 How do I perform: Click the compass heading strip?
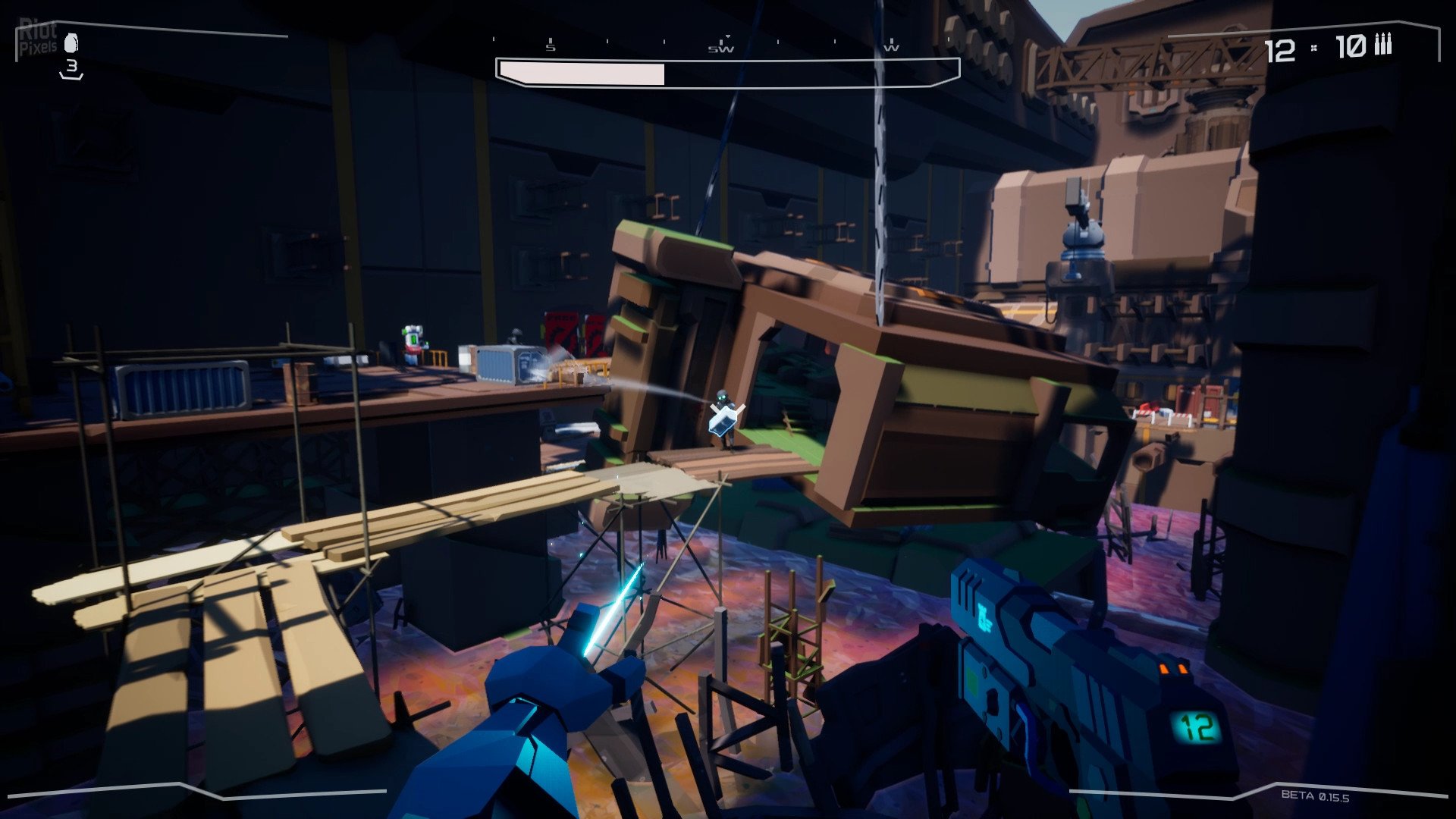click(720, 45)
